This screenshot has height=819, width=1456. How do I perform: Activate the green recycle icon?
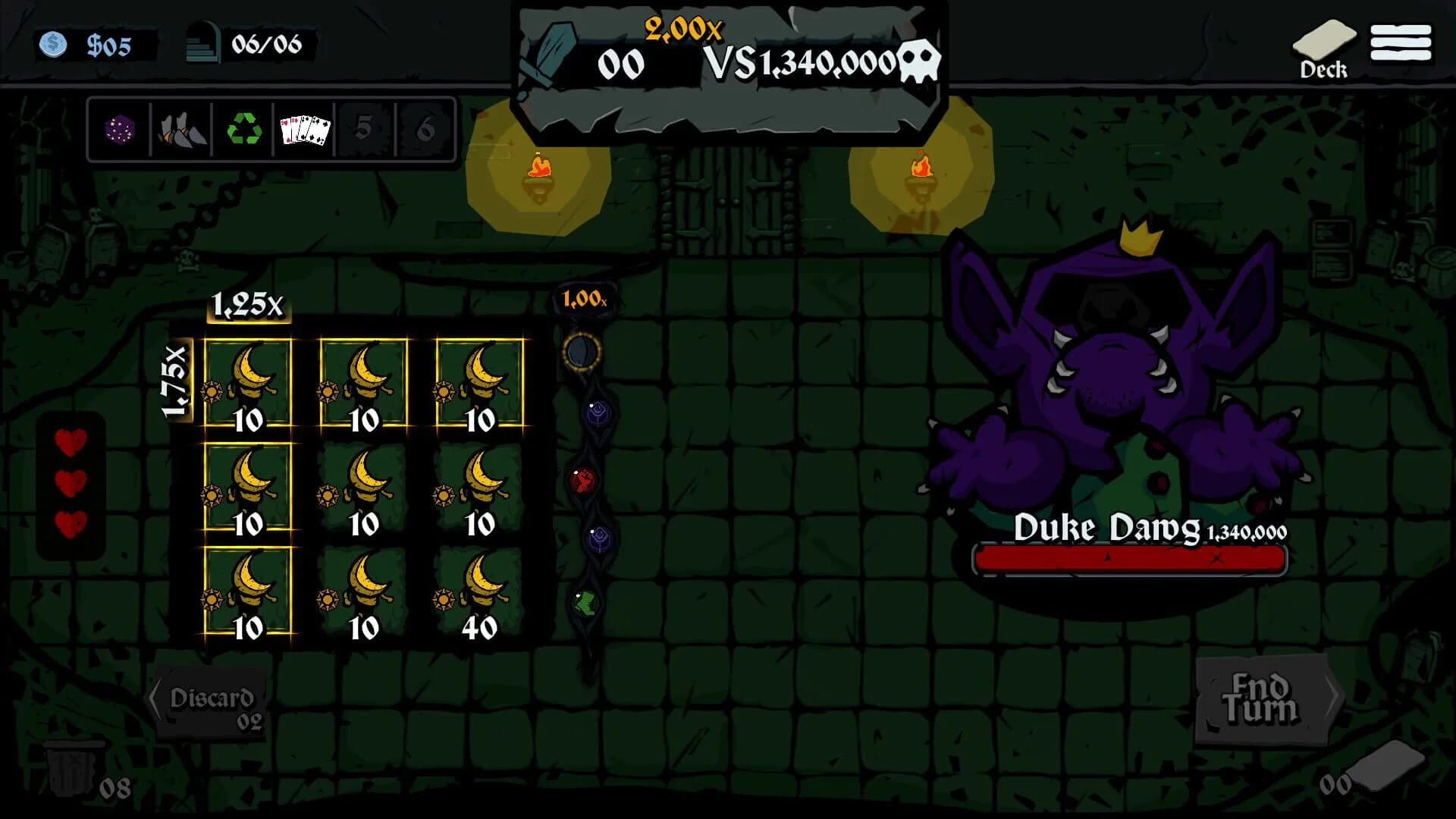(241, 130)
